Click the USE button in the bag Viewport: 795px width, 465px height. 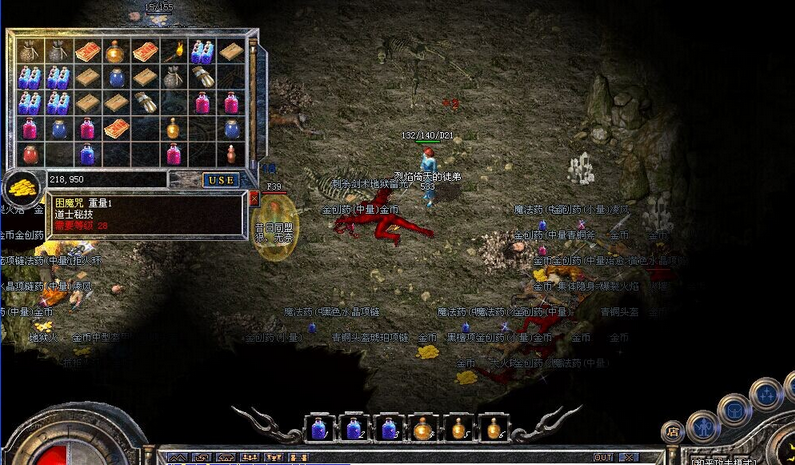coord(221,180)
